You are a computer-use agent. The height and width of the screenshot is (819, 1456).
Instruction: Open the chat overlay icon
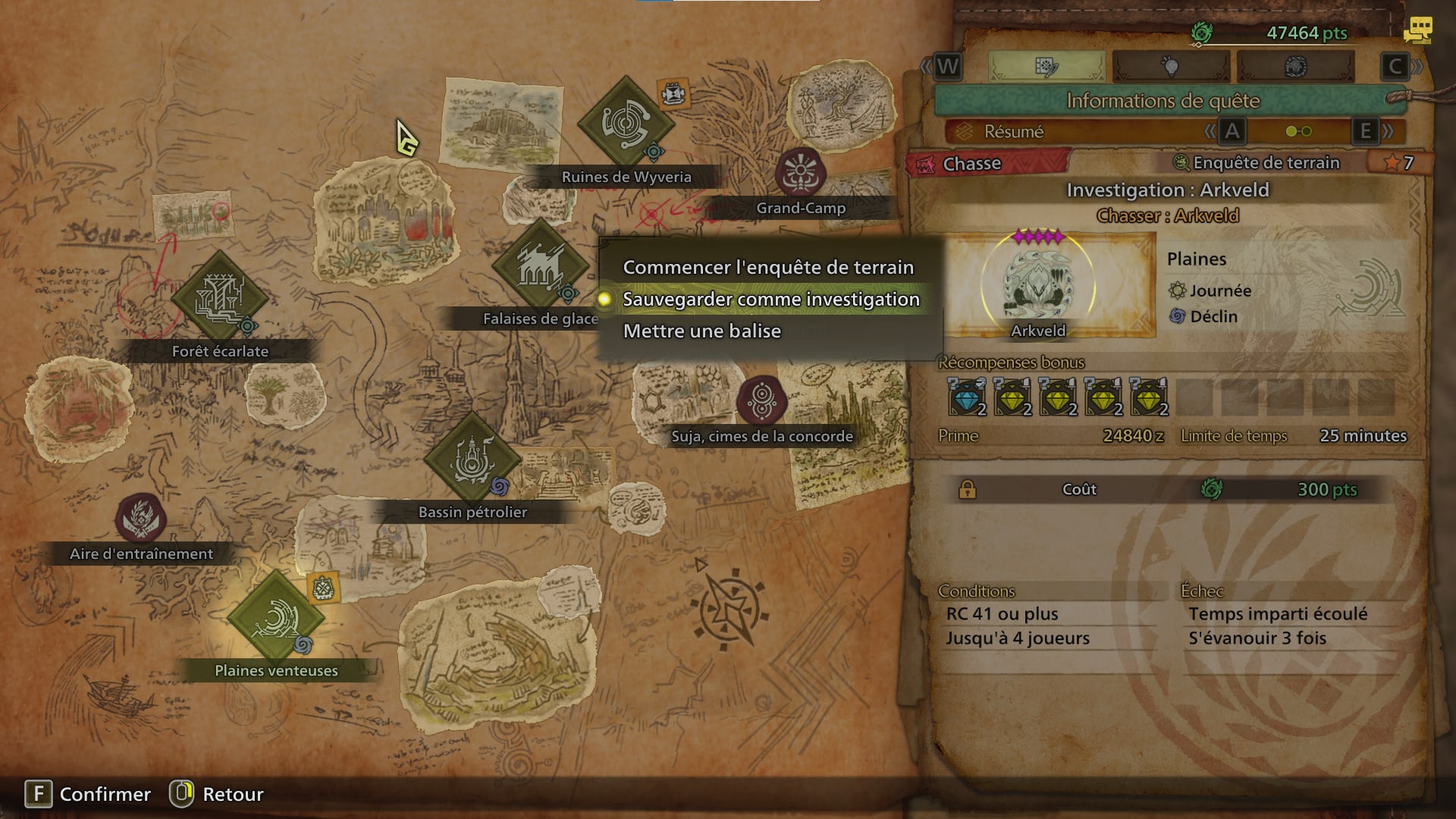coord(1417,30)
